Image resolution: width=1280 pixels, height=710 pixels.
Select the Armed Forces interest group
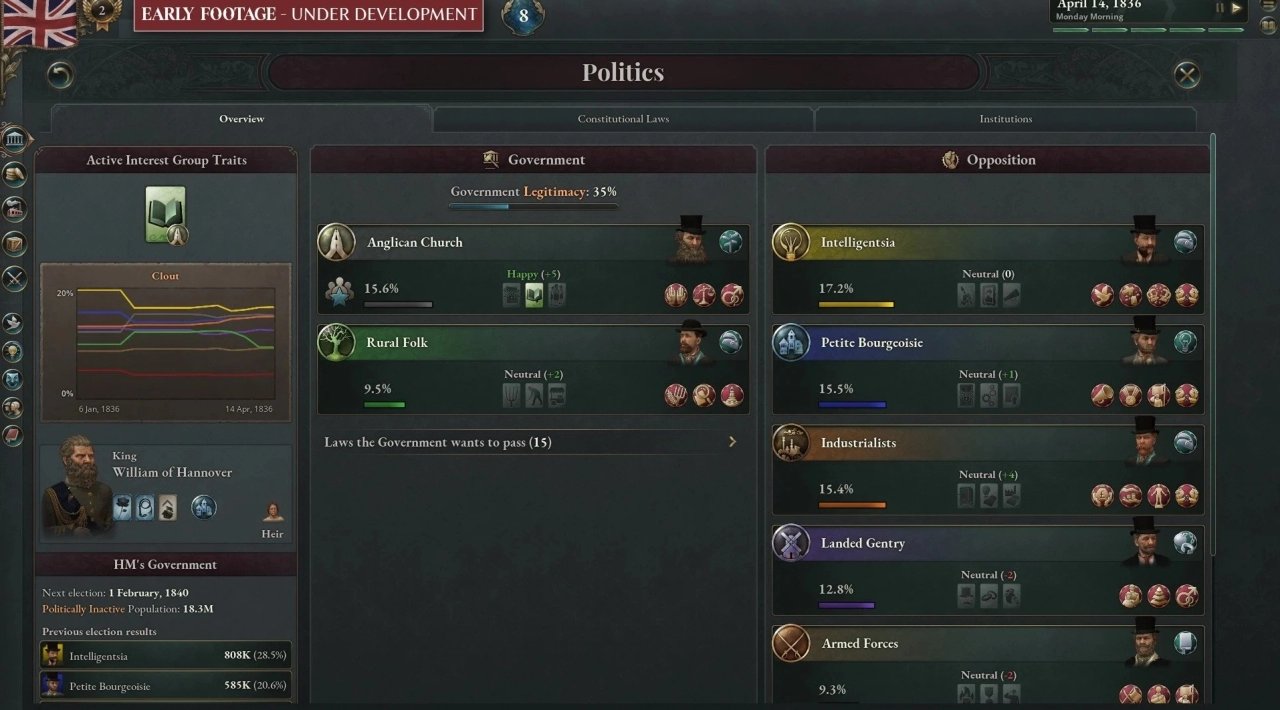coord(859,644)
